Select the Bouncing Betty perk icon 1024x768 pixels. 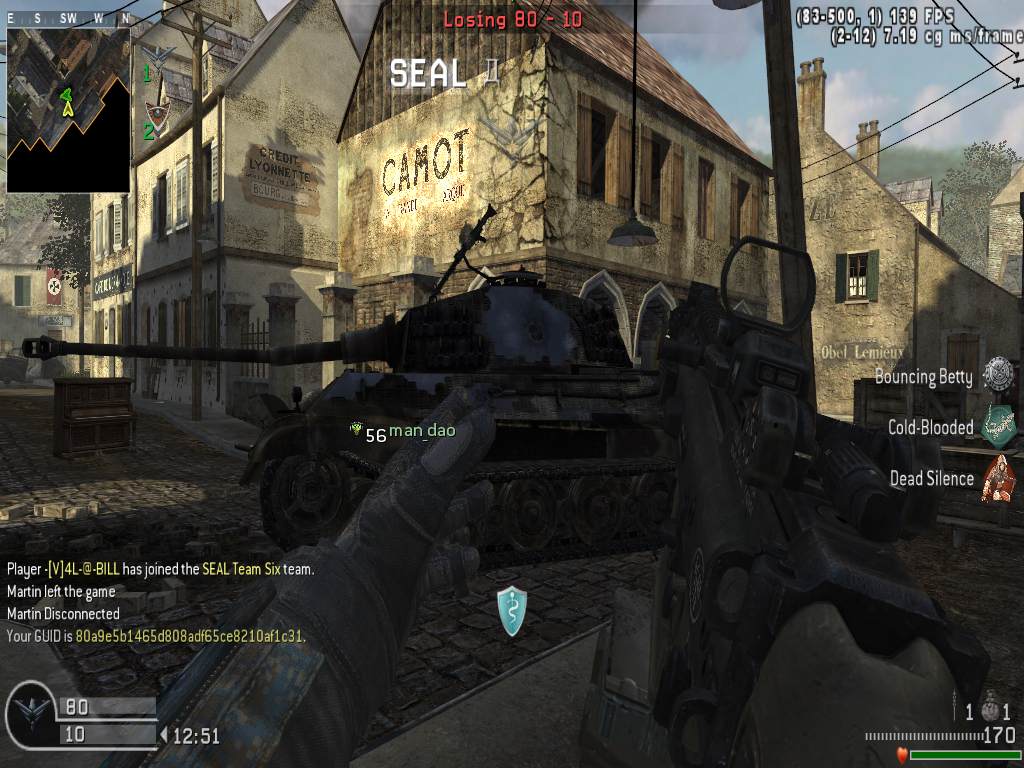[x=997, y=375]
